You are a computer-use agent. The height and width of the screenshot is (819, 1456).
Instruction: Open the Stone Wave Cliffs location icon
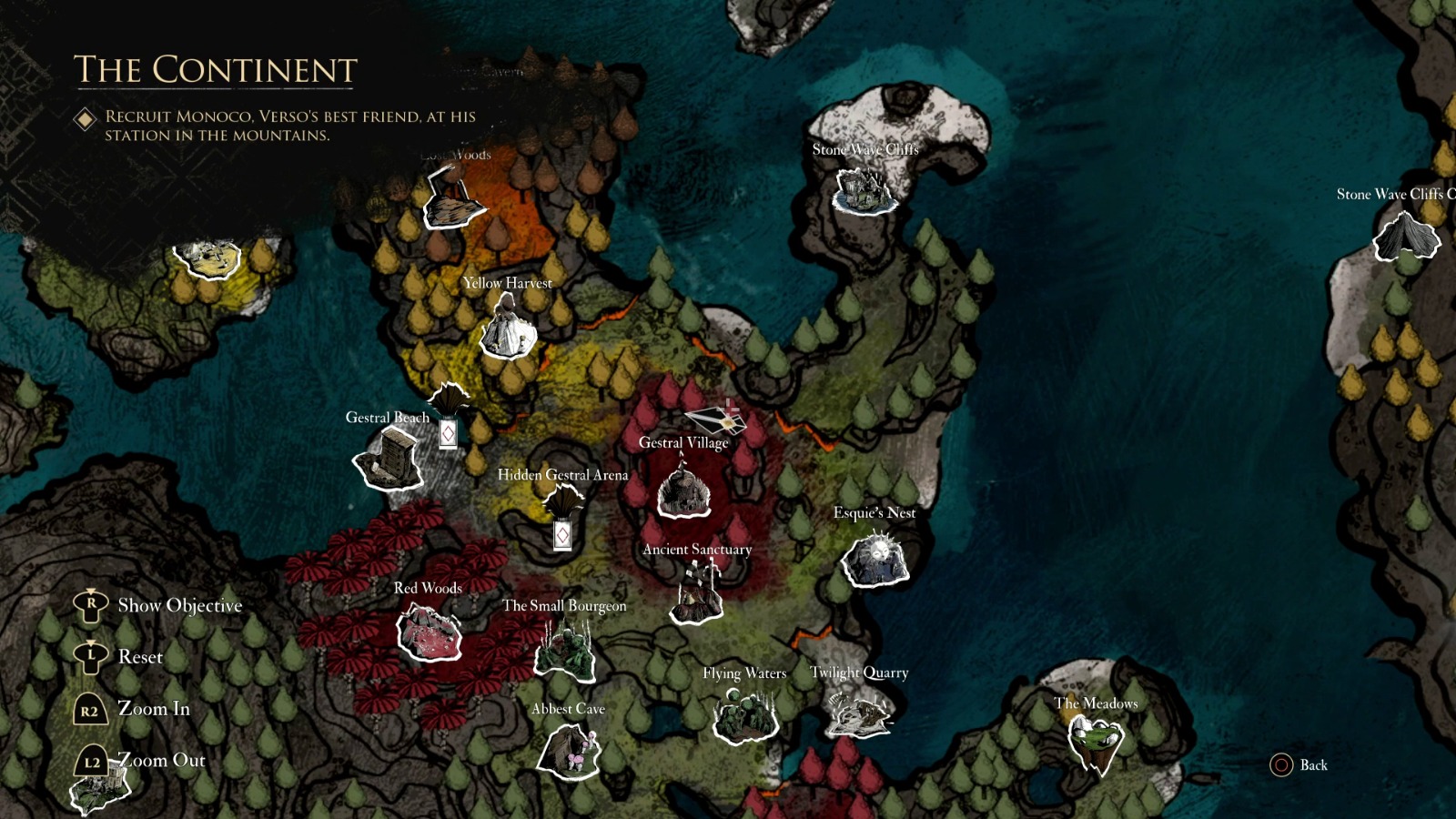coord(863,189)
